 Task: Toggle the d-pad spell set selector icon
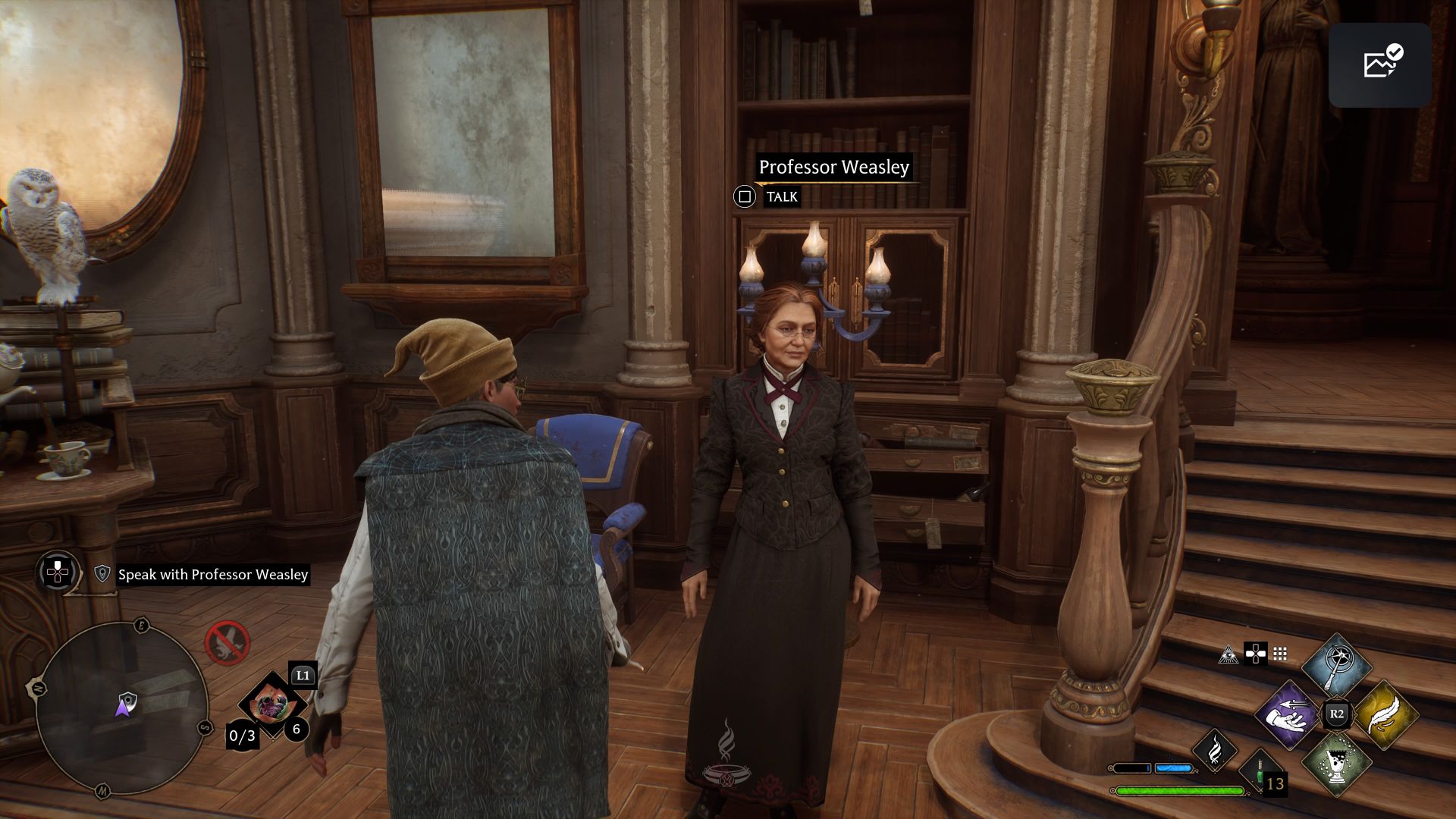pyautogui.click(x=1256, y=654)
